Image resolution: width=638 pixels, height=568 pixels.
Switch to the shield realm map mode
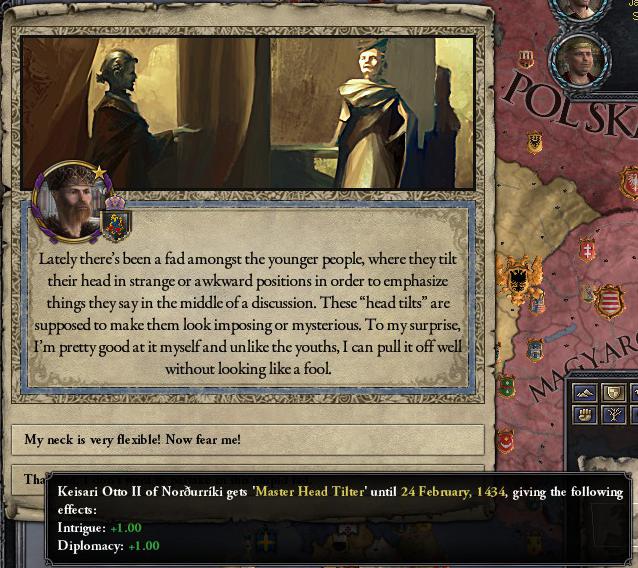click(x=615, y=393)
